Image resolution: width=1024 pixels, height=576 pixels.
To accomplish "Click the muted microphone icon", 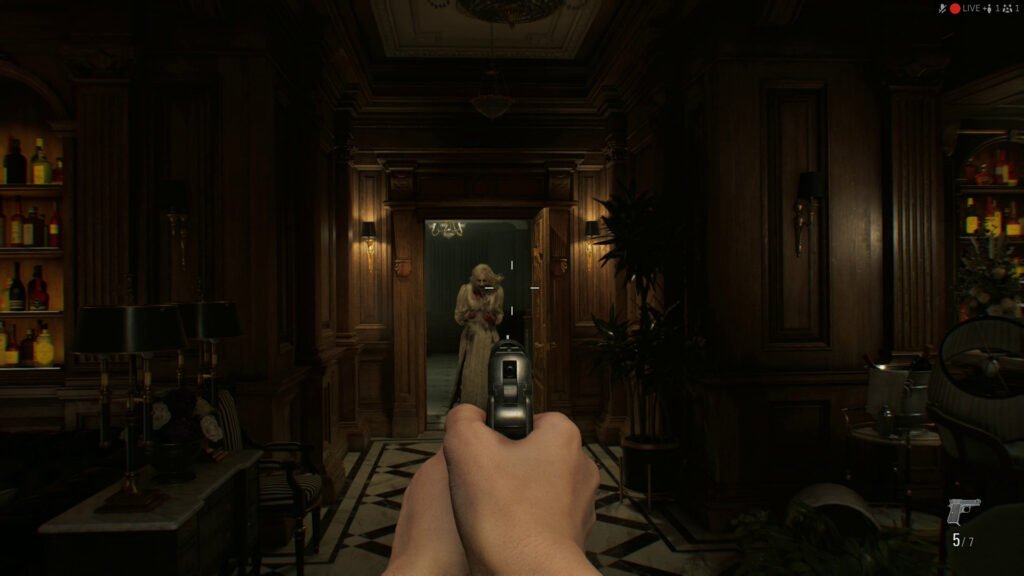I will point(942,8).
